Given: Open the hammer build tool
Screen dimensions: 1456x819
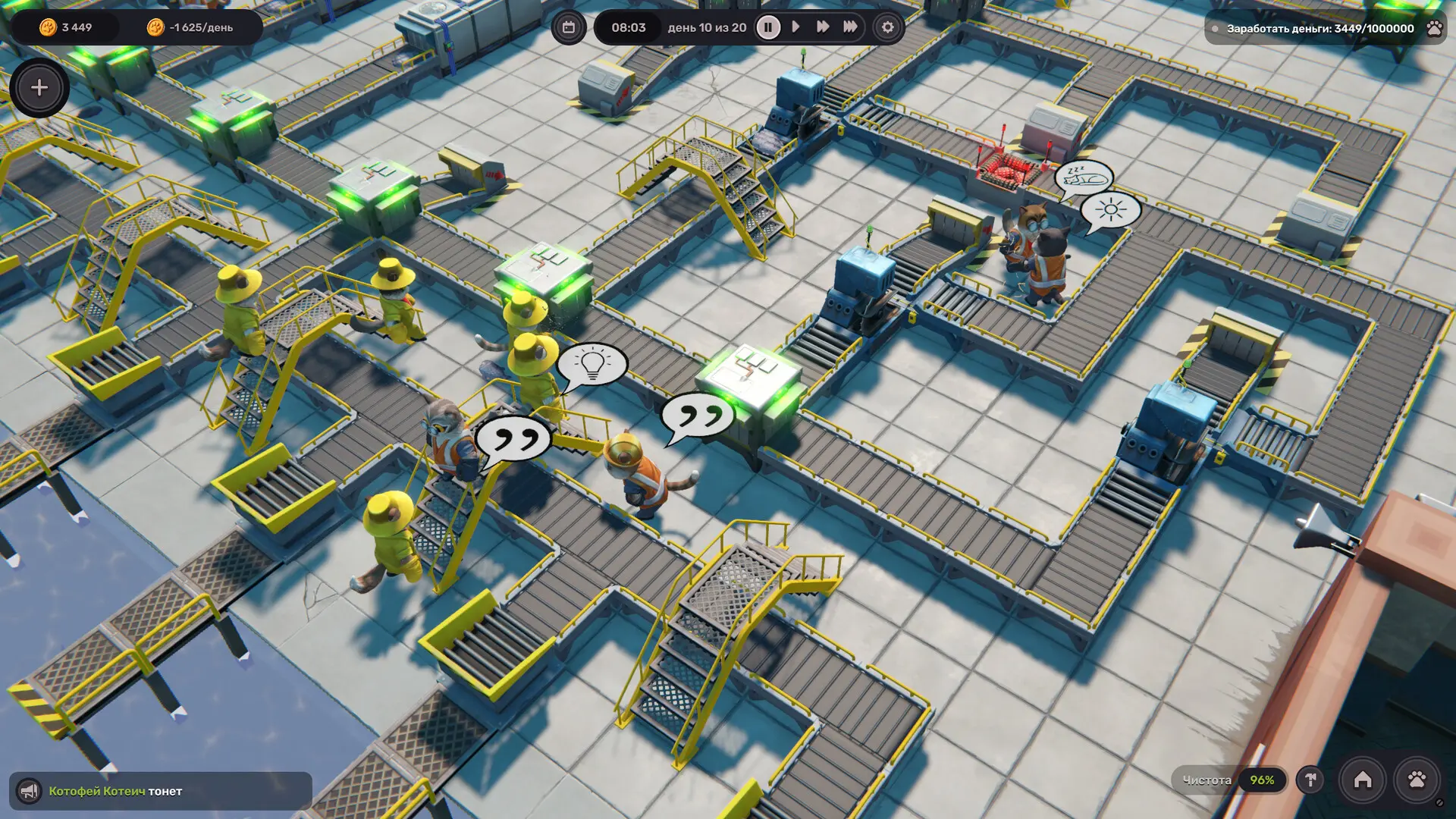Looking at the screenshot, I should coord(1310,780).
